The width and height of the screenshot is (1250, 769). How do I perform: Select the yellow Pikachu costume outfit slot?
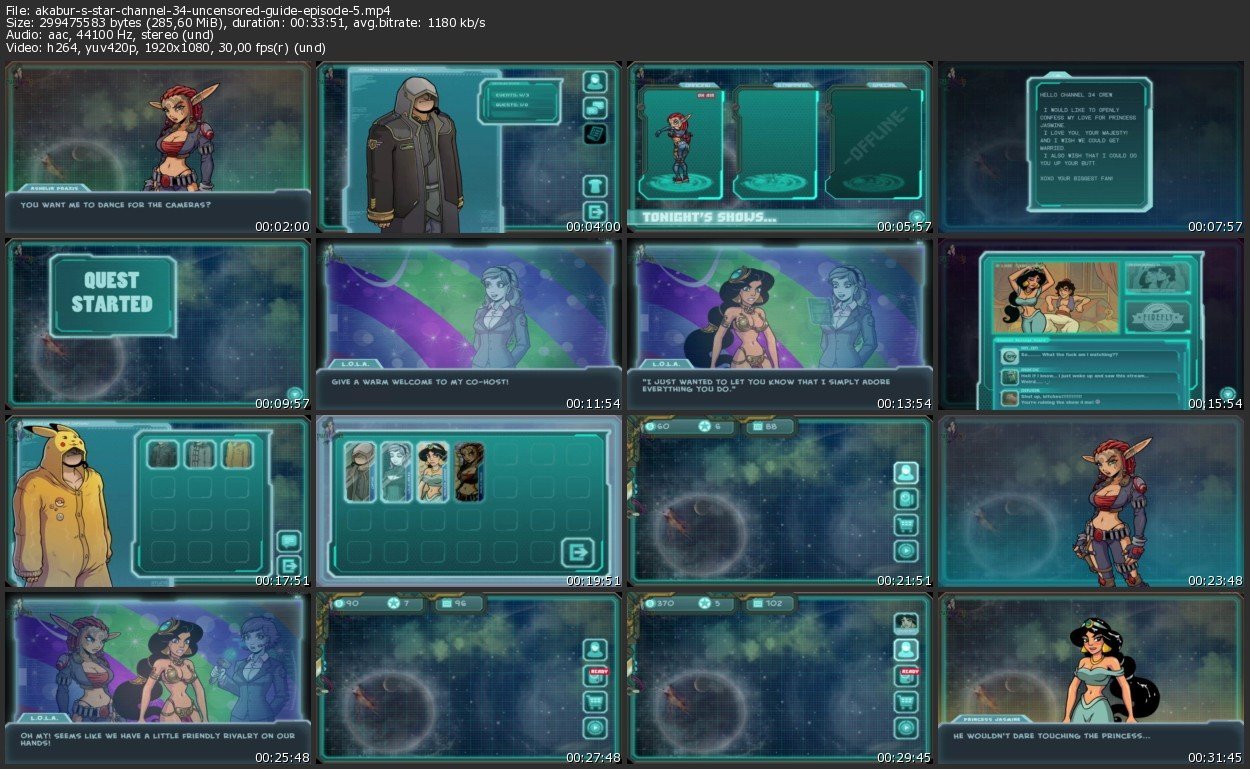tap(237, 455)
